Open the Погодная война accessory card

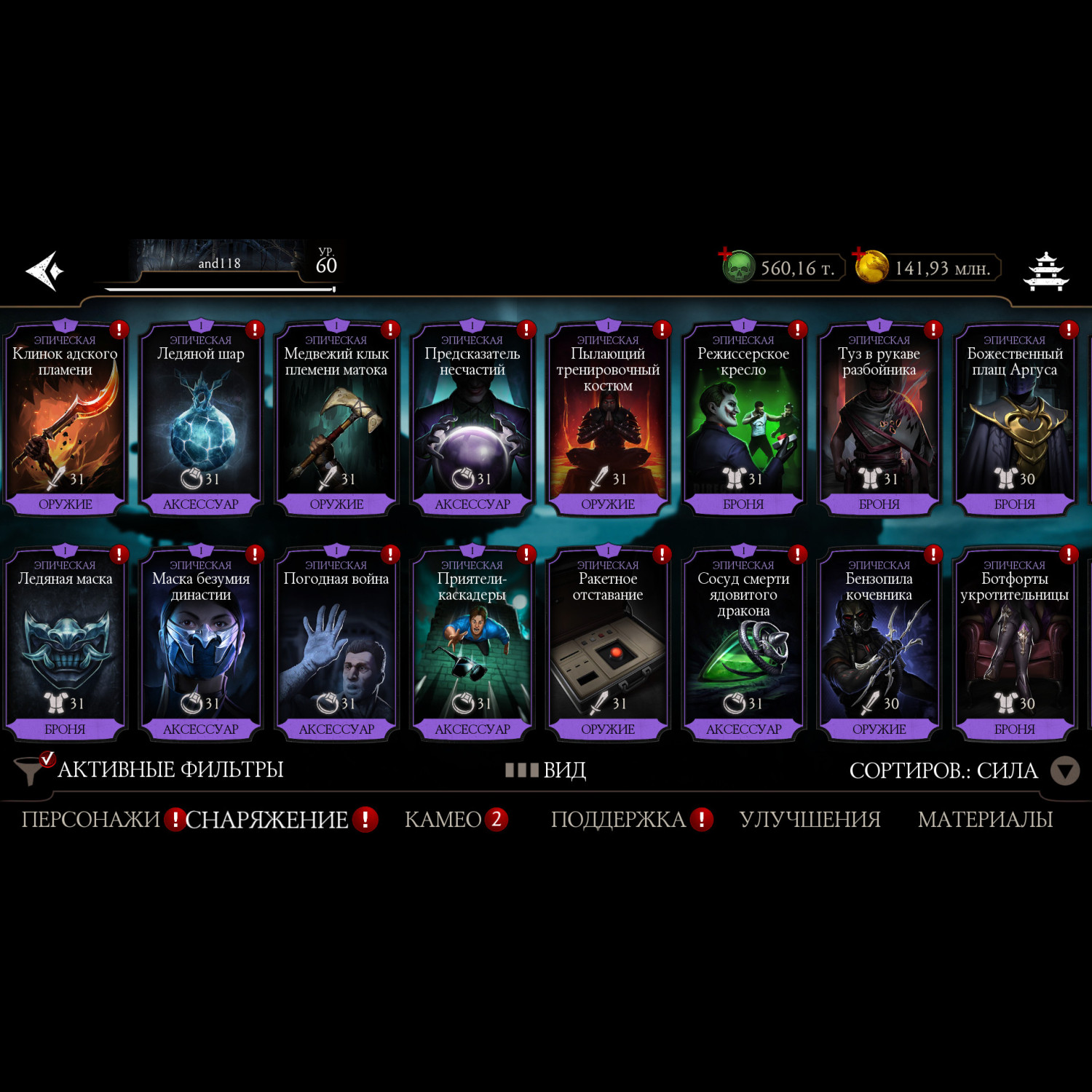click(x=336, y=645)
